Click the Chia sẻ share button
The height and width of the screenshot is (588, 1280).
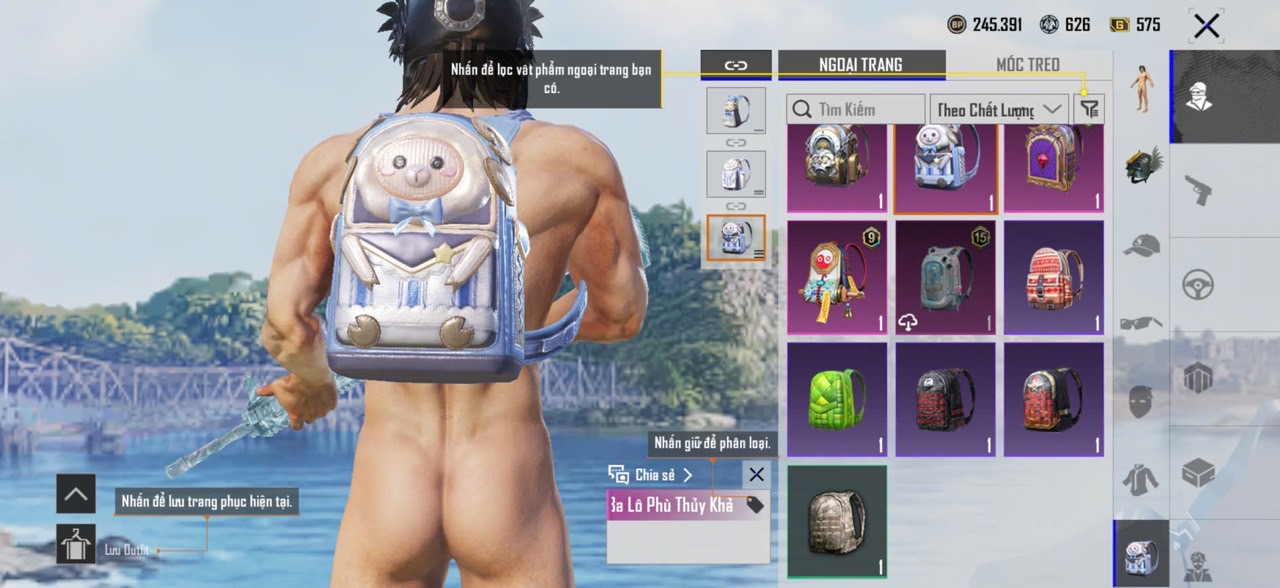651,475
